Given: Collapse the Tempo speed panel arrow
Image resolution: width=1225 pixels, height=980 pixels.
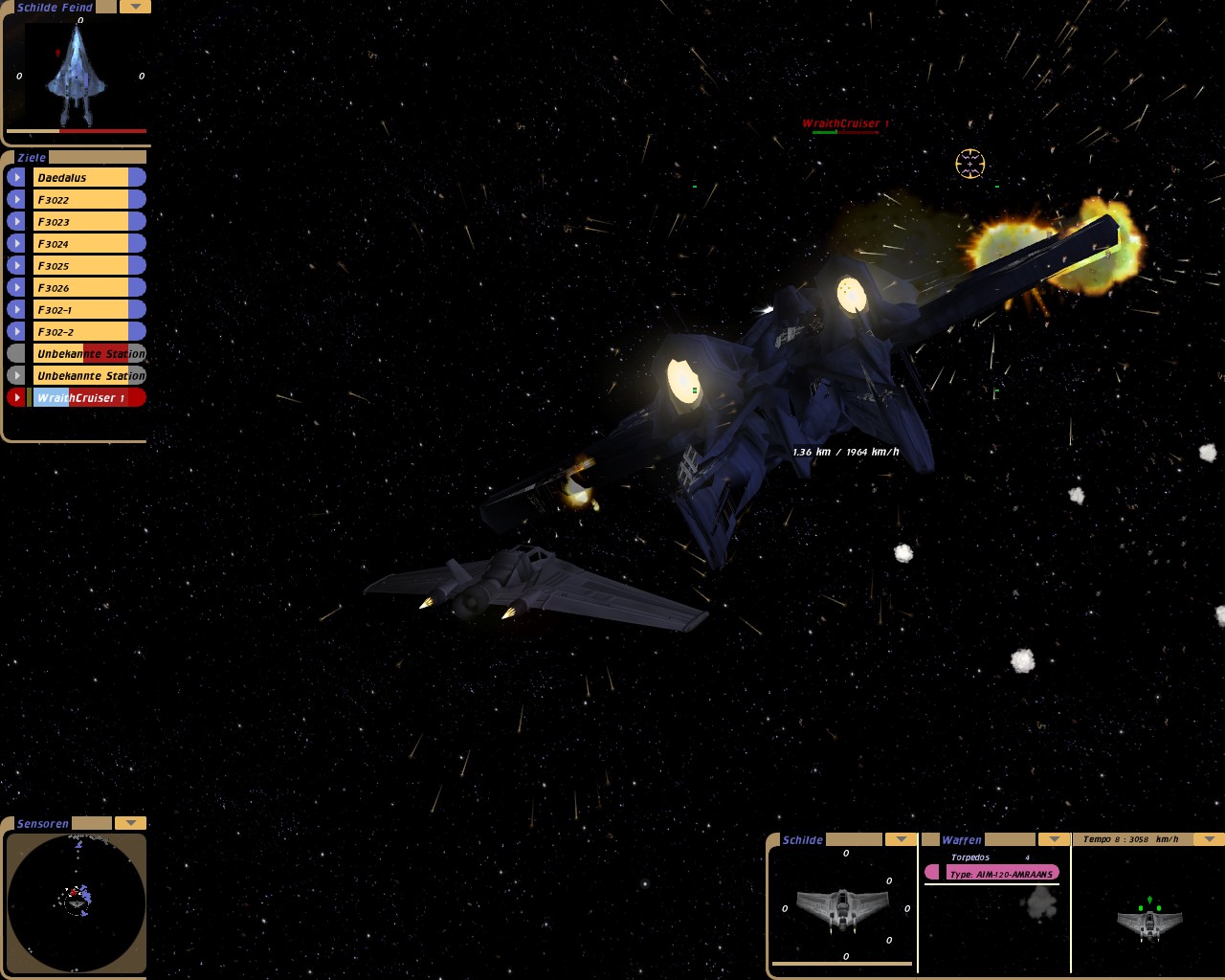Looking at the screenshot, I should (1209, 839).
